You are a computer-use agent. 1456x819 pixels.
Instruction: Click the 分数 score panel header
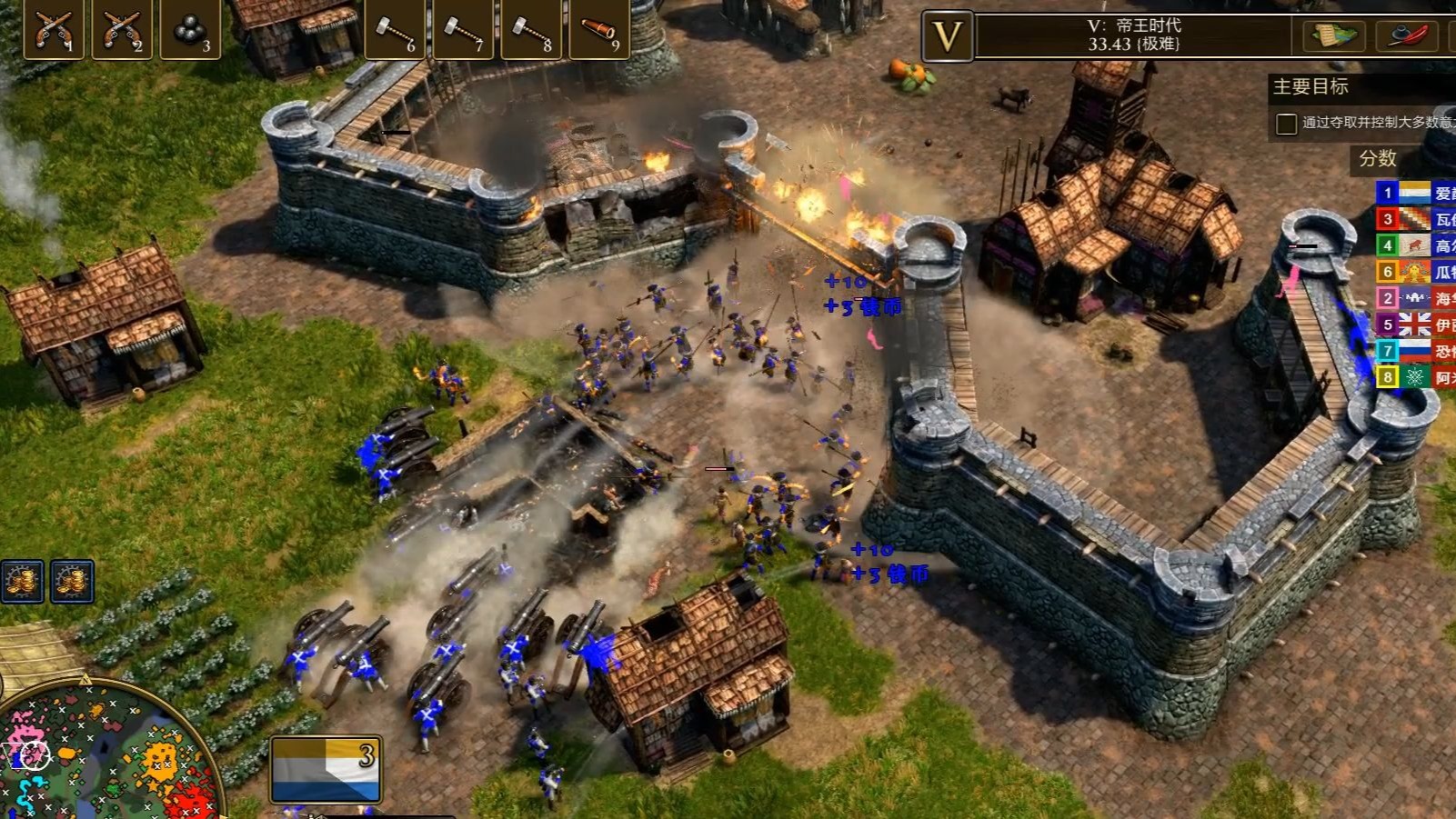point(1378,159)
